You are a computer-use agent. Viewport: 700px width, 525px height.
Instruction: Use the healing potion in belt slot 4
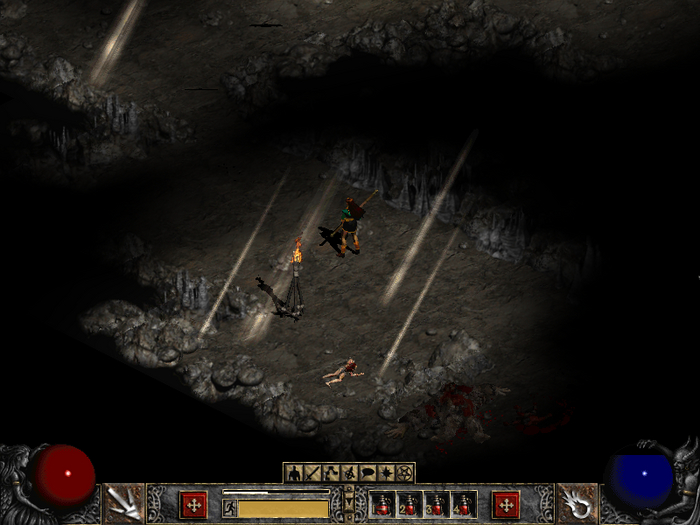pyautogui.click(x=464, y=505)
